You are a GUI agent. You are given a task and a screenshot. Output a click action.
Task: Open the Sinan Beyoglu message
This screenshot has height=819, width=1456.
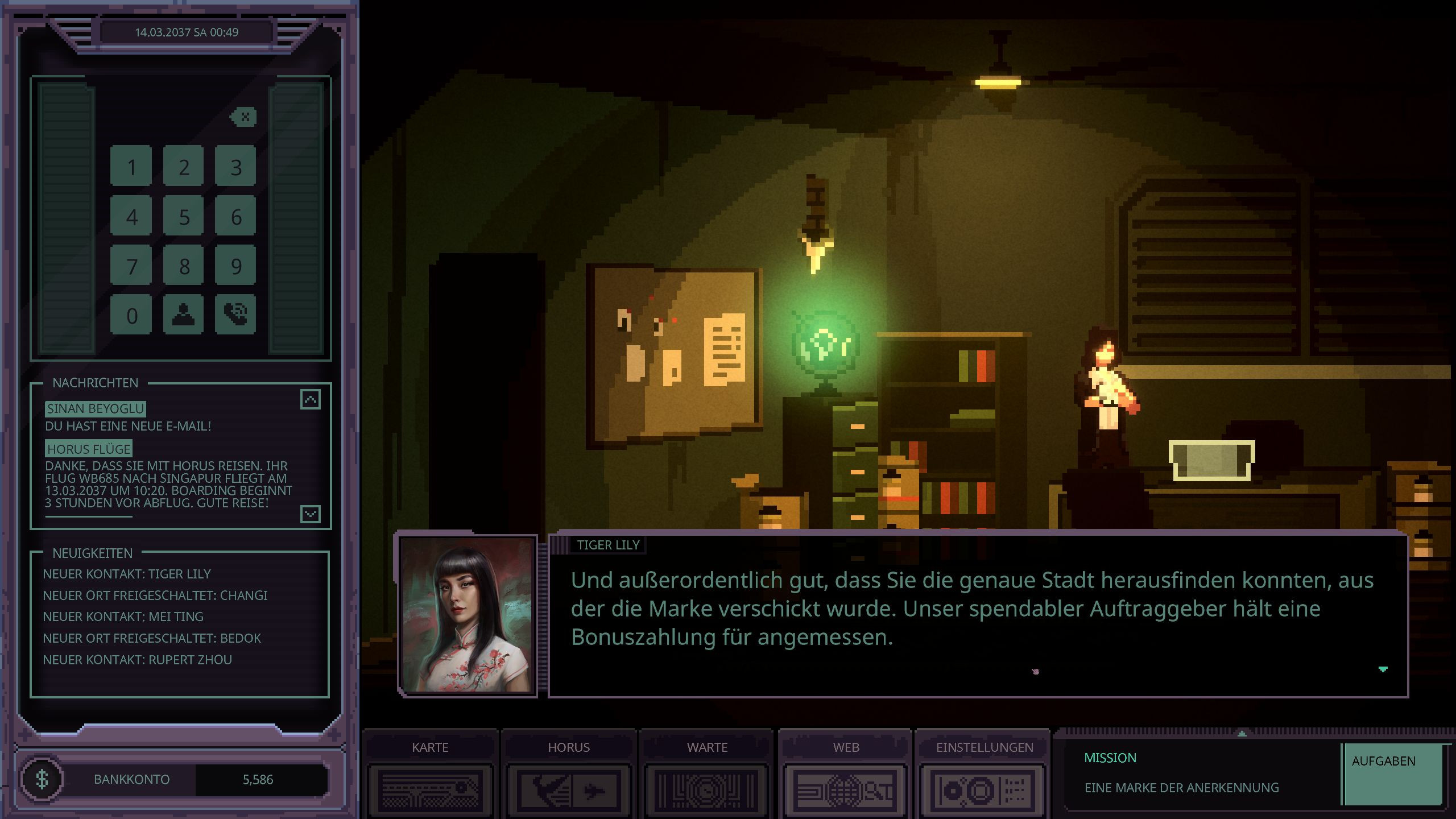96,409
